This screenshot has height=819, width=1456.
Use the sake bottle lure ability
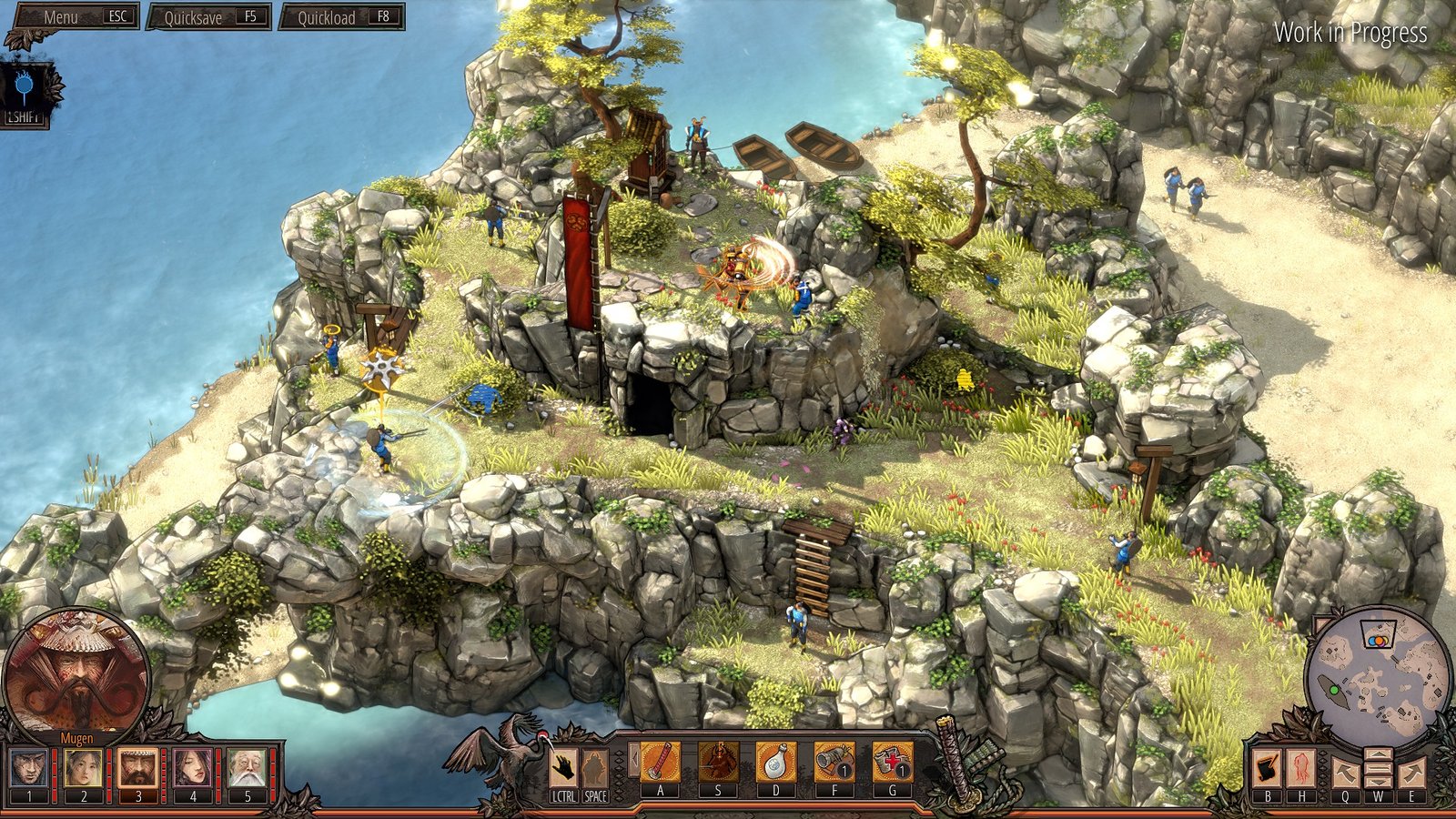(x=776, y=761)
